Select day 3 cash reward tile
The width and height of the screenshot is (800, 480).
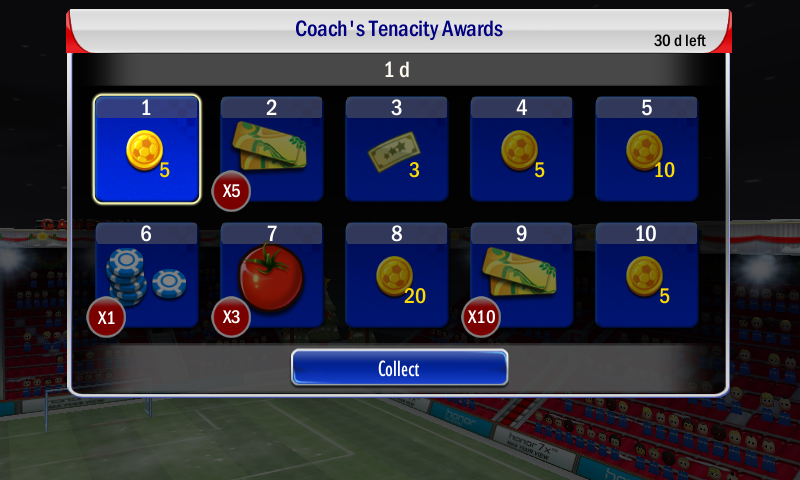click(x=397, y=149)
